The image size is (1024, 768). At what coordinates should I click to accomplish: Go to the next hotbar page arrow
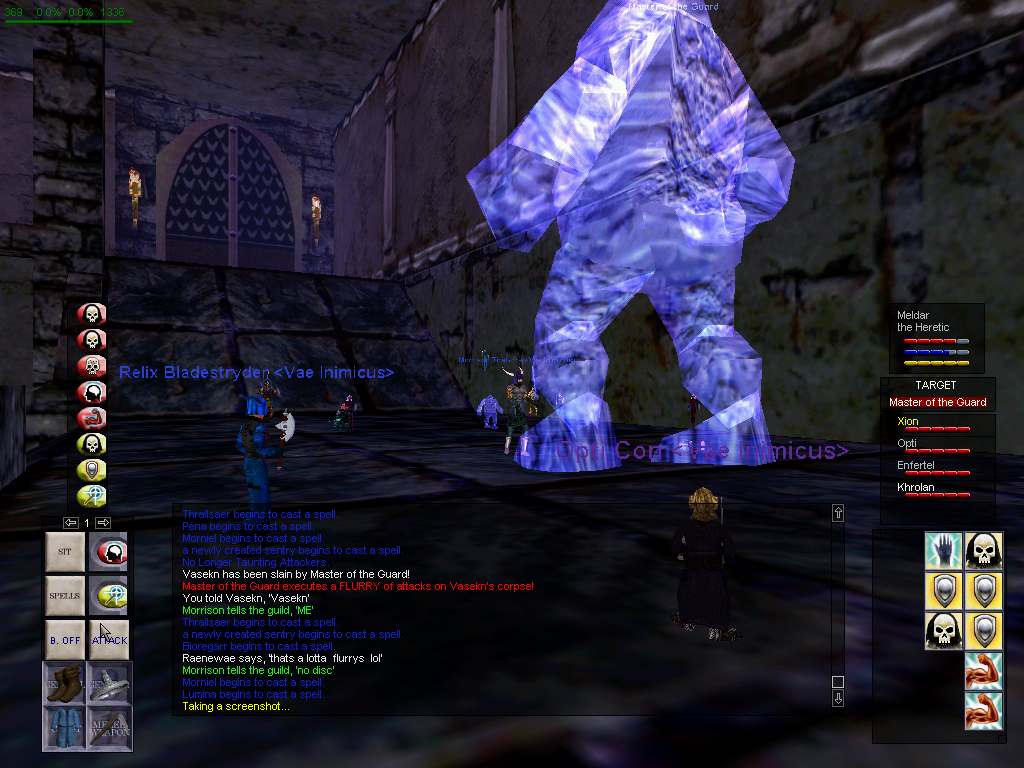click(103, 522)
